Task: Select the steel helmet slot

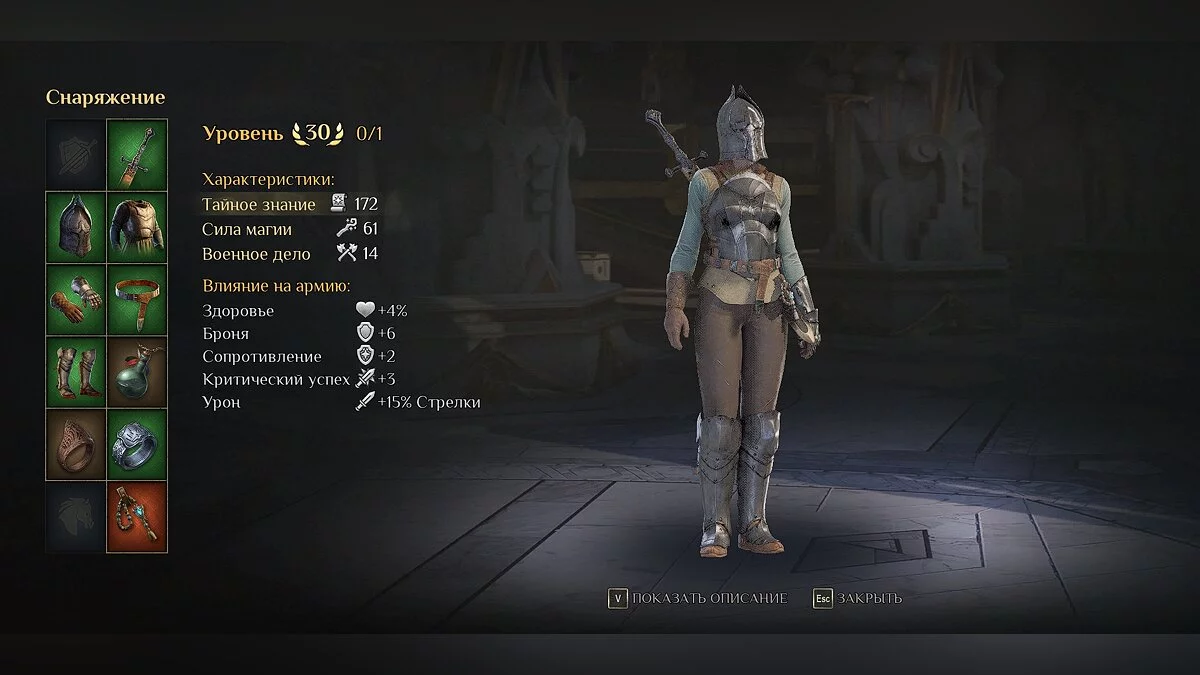Action: [x=76, y=226]
